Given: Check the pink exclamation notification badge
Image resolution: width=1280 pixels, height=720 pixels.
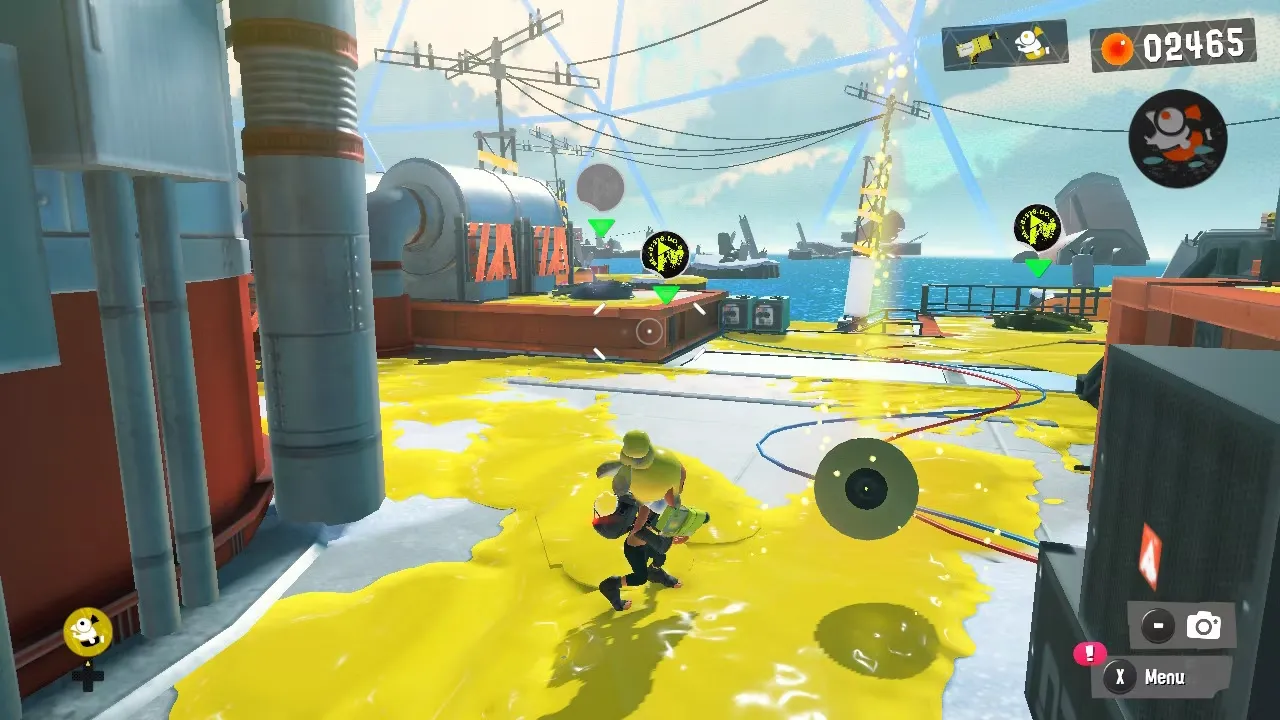Looking at the screenshot, I should 1088,653.
